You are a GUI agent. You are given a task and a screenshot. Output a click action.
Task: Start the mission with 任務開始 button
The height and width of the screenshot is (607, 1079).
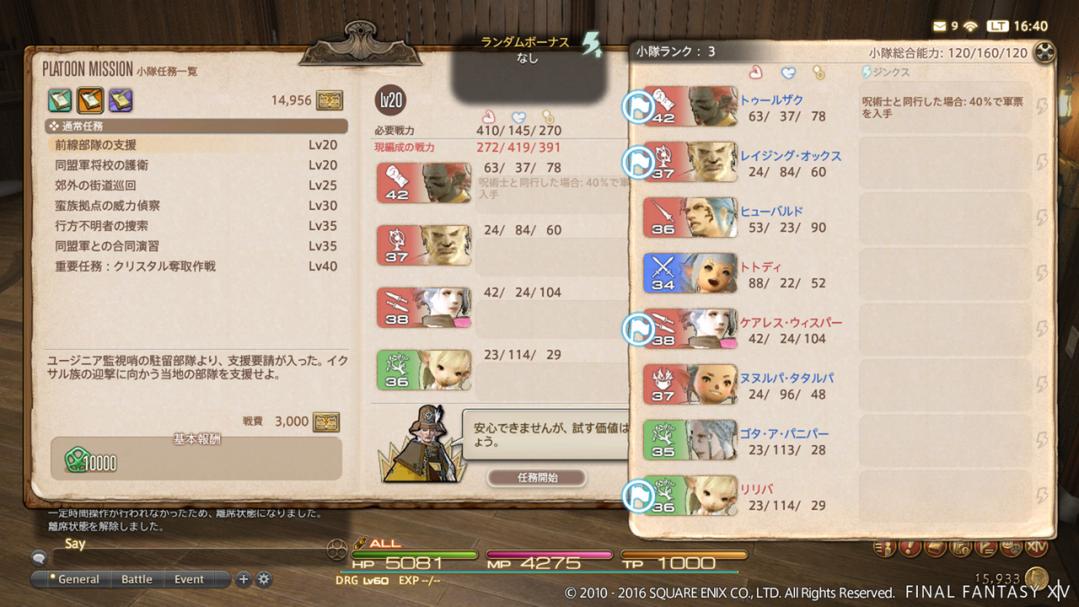(537, 478)
